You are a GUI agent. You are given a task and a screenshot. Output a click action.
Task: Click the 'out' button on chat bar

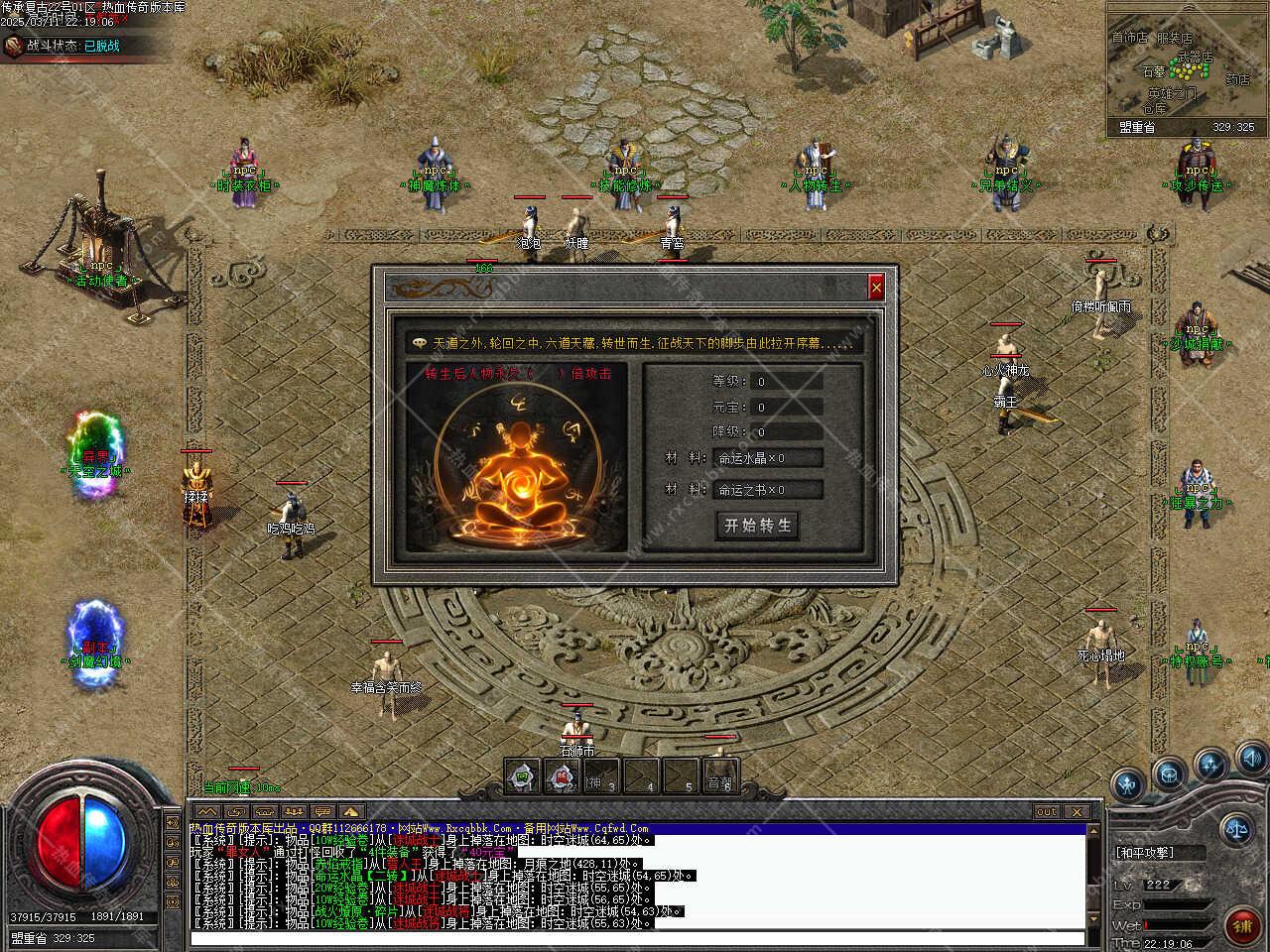(1047, 811)
